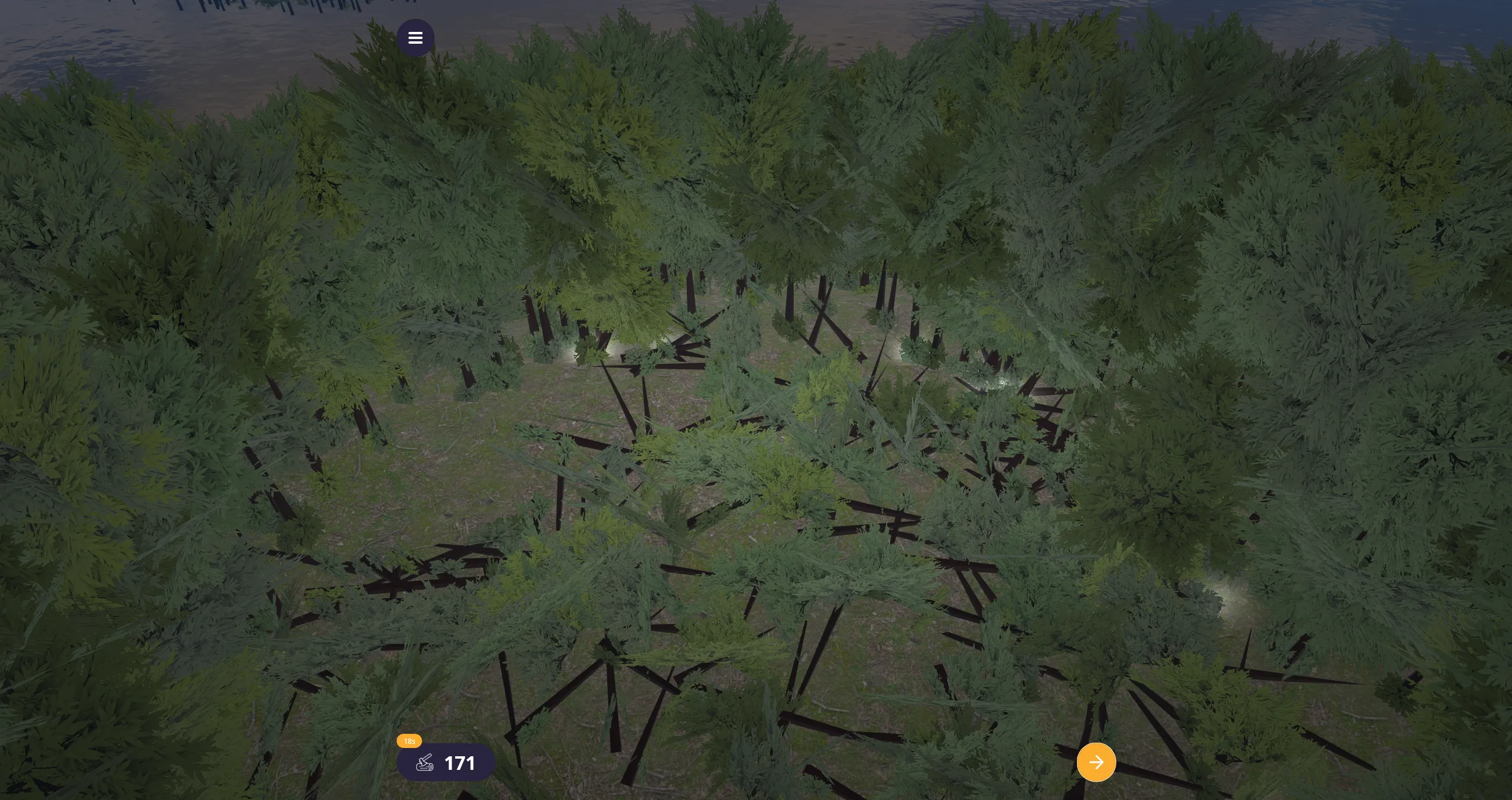Tap the arrow inside the yellow circle
This screenshot has height=800, width=1512.
pos(1096,762)
